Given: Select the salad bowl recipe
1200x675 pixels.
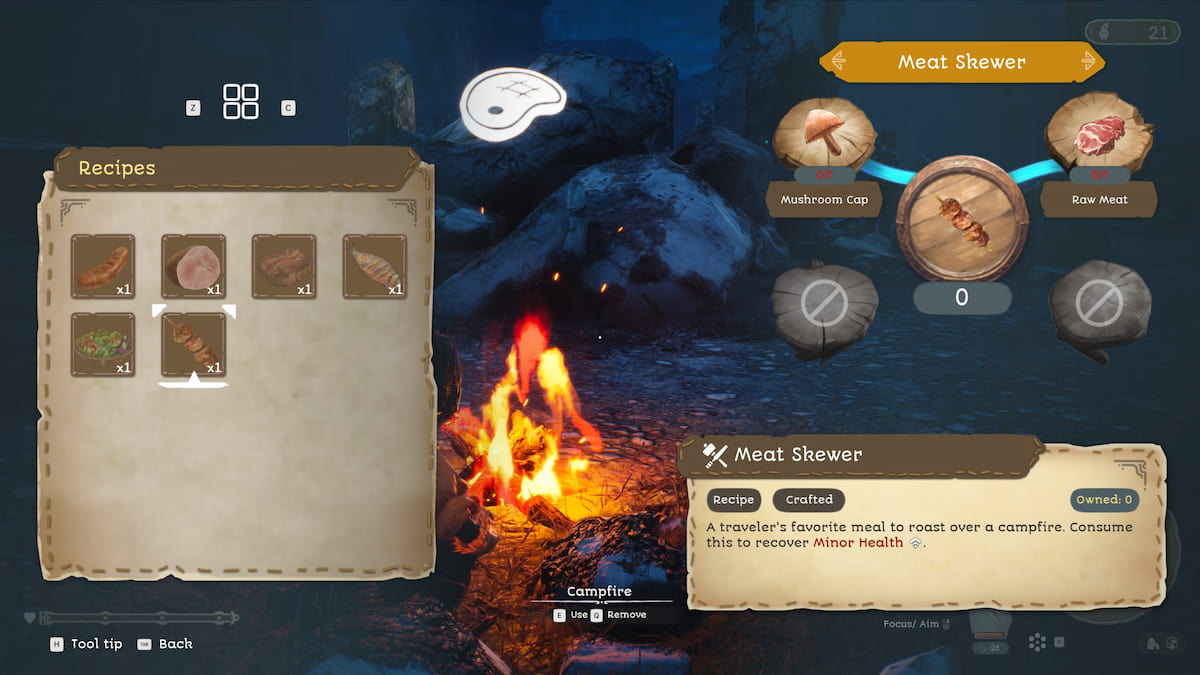Looking at the screenshot, I should (103, 344).
